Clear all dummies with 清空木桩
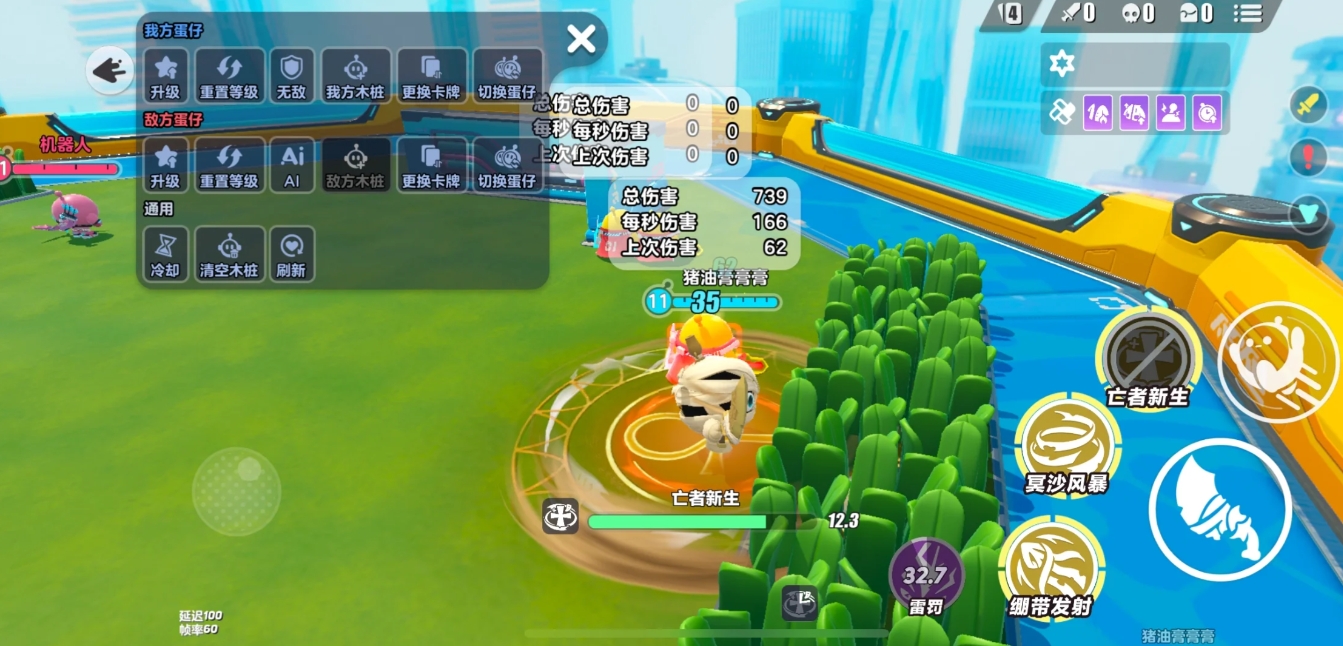This screenshot has width=1343, height=646. [229, 254]
